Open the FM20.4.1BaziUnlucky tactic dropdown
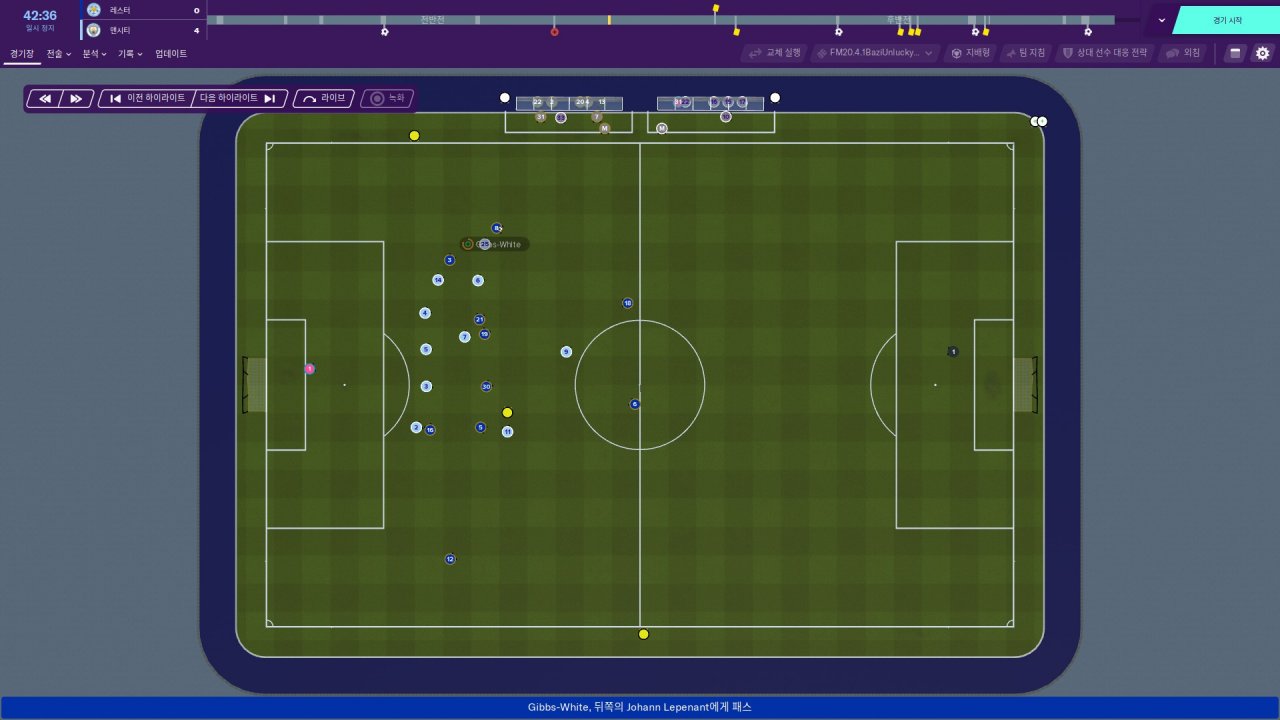1280x720 pixels. coord(875,53)
